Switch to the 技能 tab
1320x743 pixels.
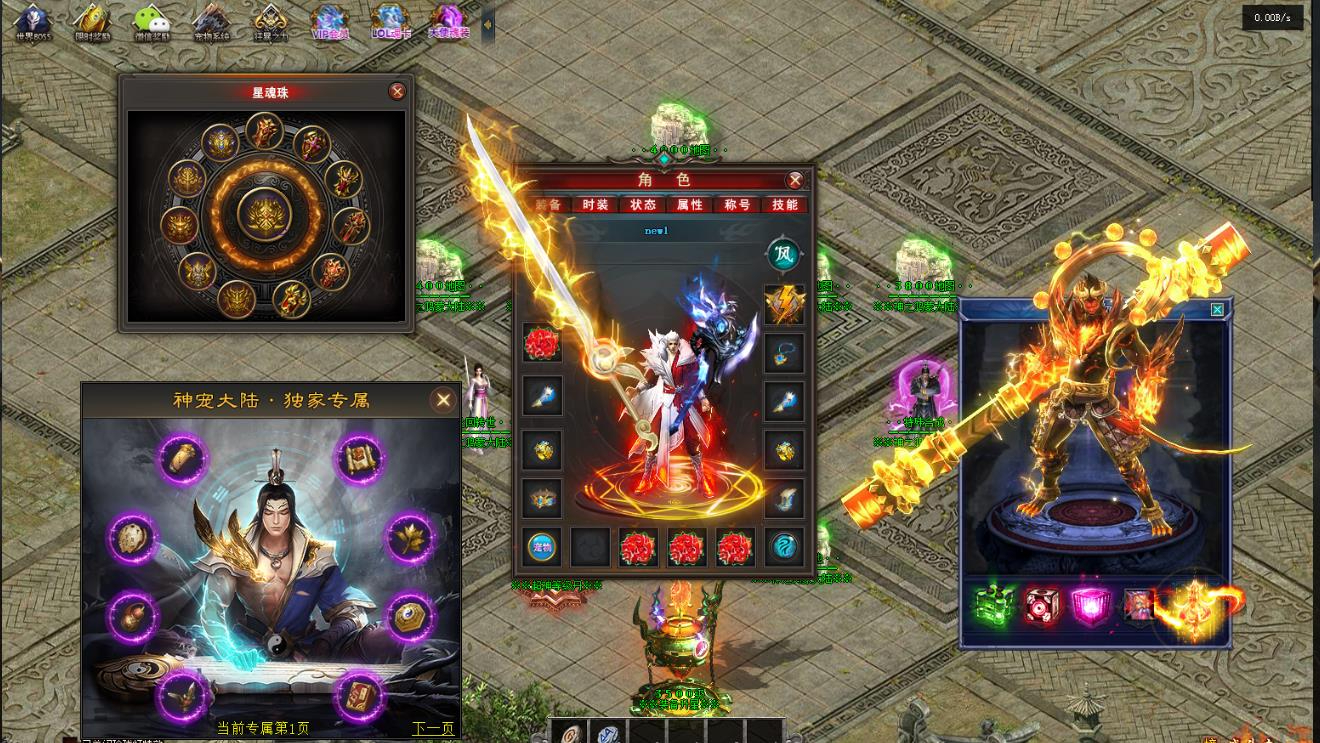tap(785, 205)
